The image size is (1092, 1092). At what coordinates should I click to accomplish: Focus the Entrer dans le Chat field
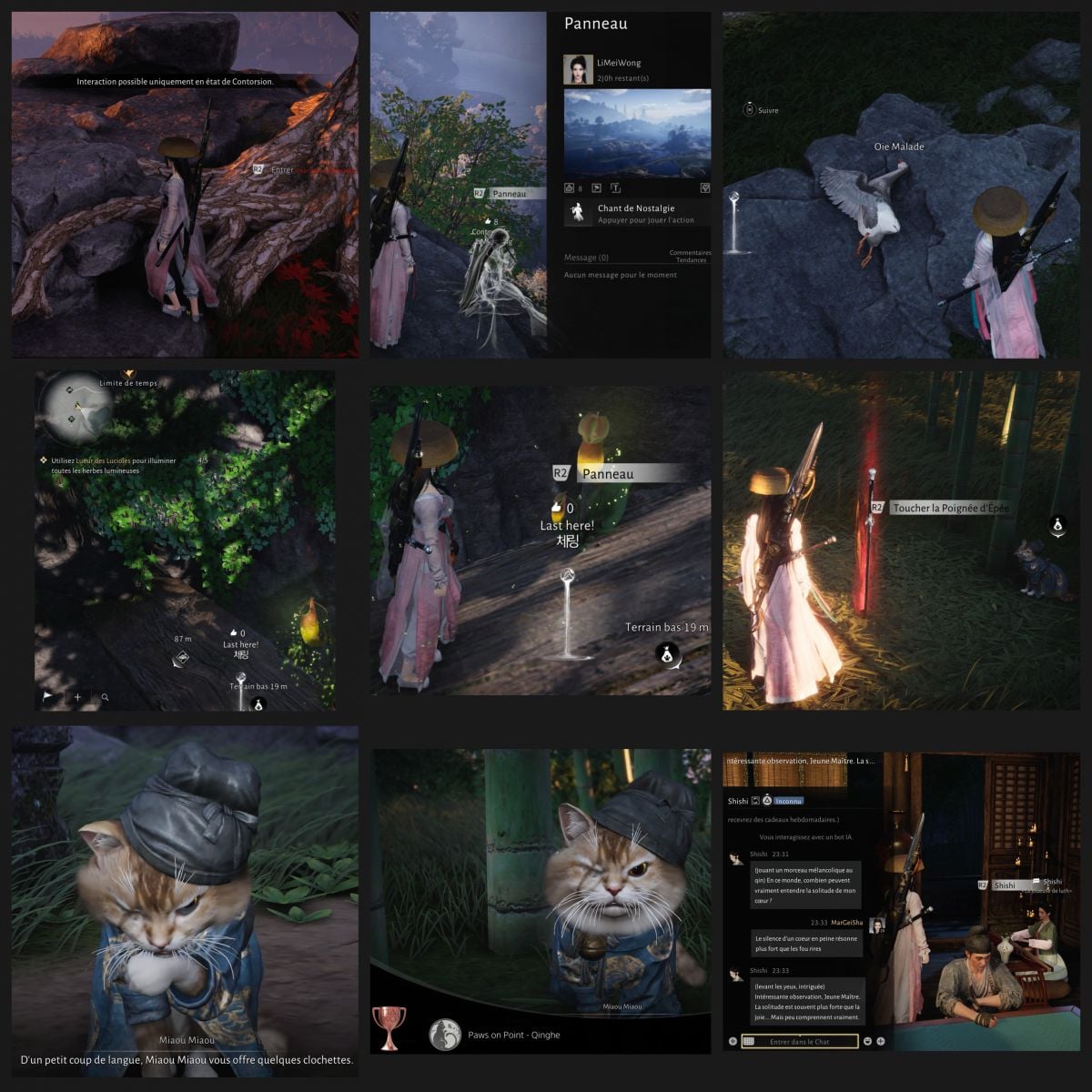click(x=799, y=1041)
